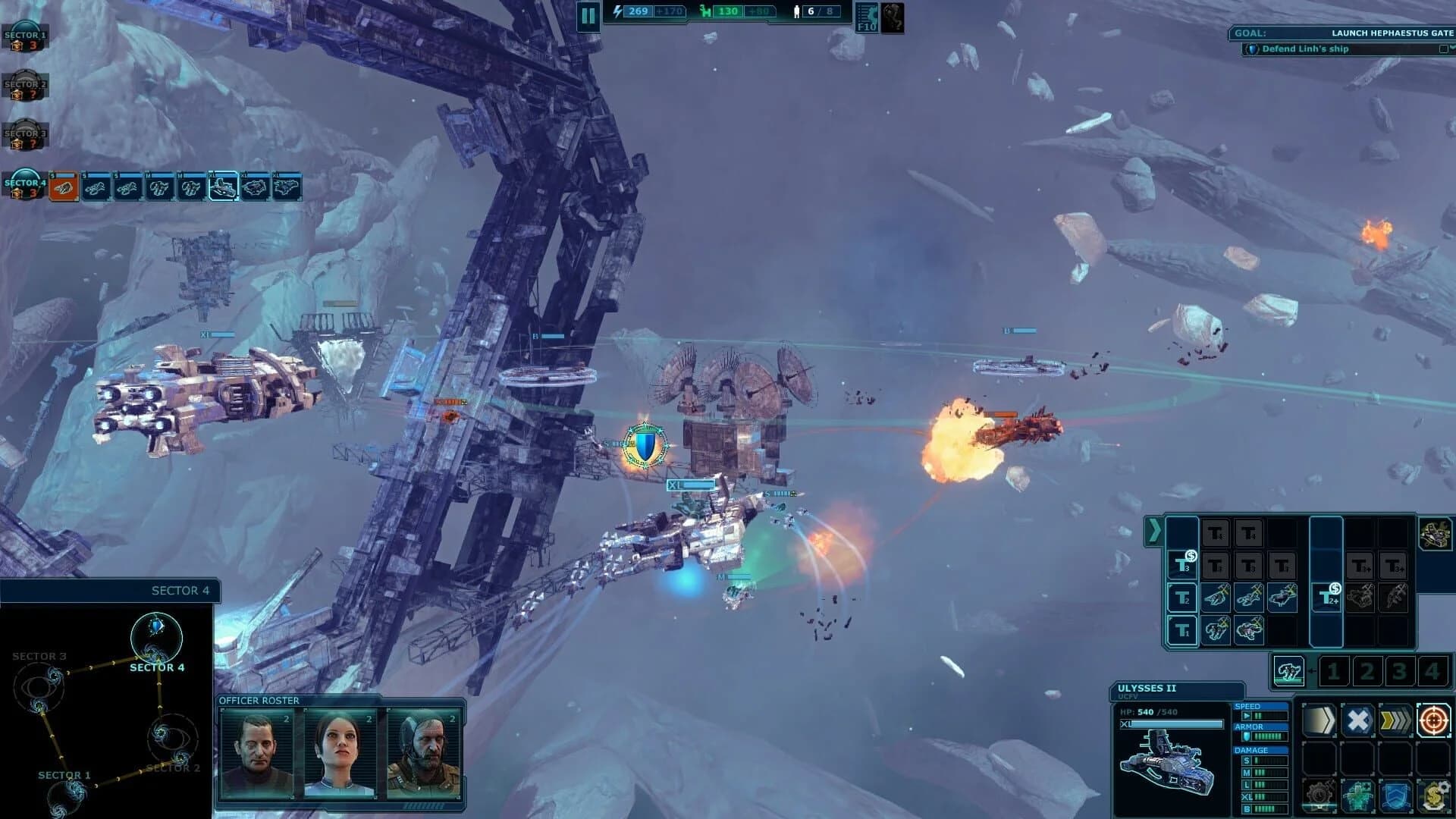The image size is (1456, 819).
Task: Select the orange attack reticle command icon
Action: point(1433,720)
